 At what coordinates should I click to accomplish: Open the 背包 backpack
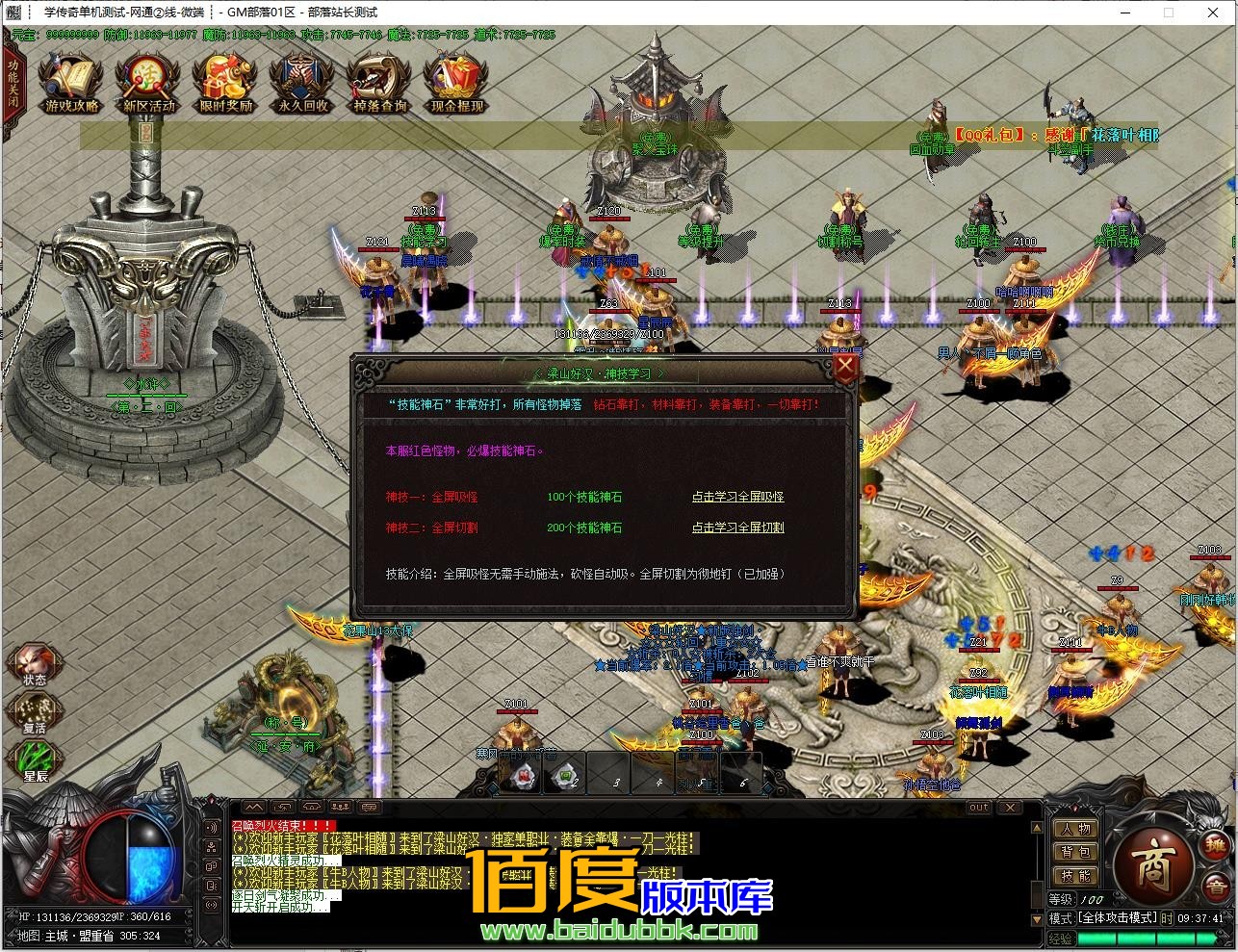coord(1074,852)
